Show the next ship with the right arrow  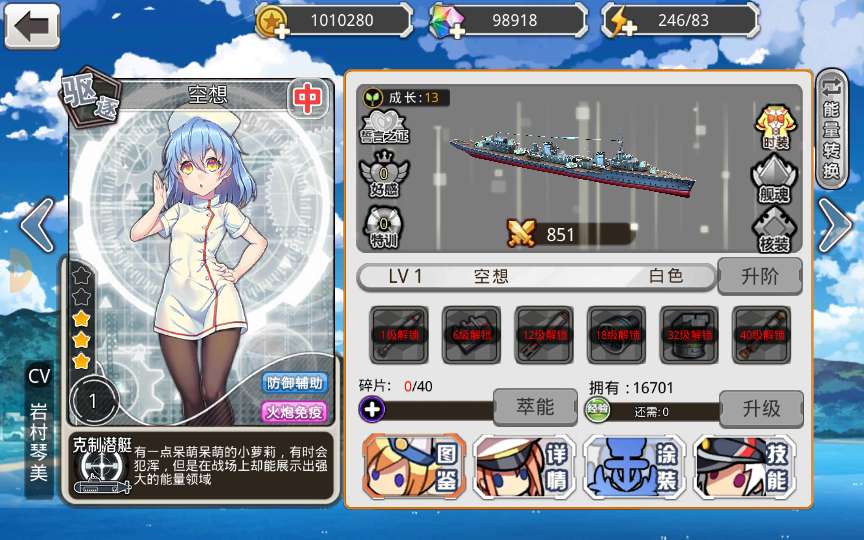coord(835,226)
